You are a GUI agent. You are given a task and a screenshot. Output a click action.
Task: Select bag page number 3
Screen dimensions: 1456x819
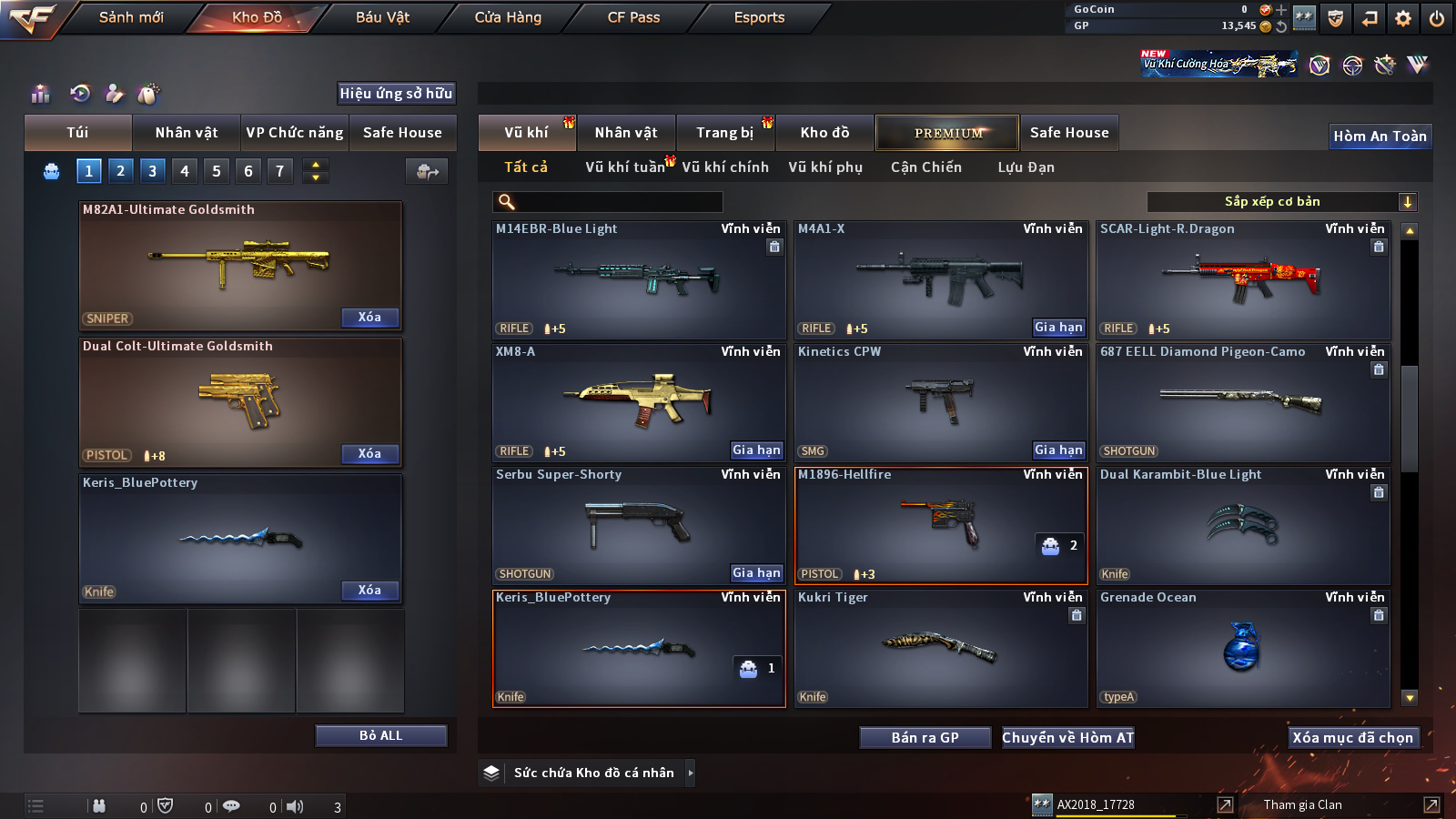[x=152, y=170]
